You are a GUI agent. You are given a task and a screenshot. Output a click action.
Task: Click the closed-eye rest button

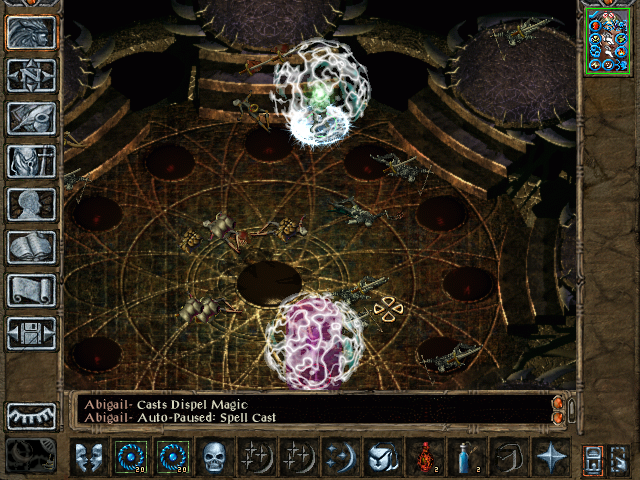pyautogui.click(x=31, y=415)
